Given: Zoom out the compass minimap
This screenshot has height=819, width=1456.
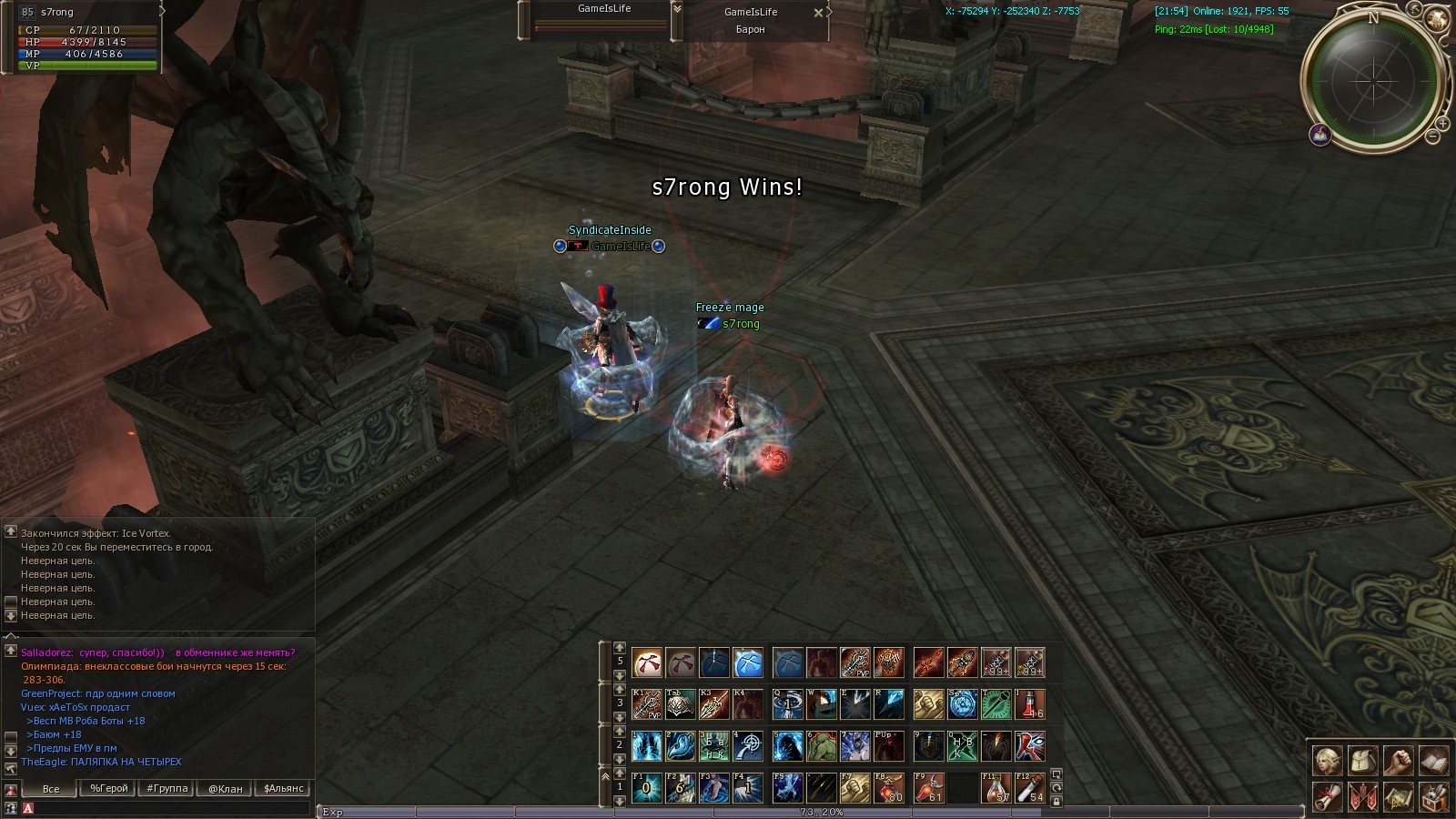Looking at the screenshot, I should [1432, 137].
